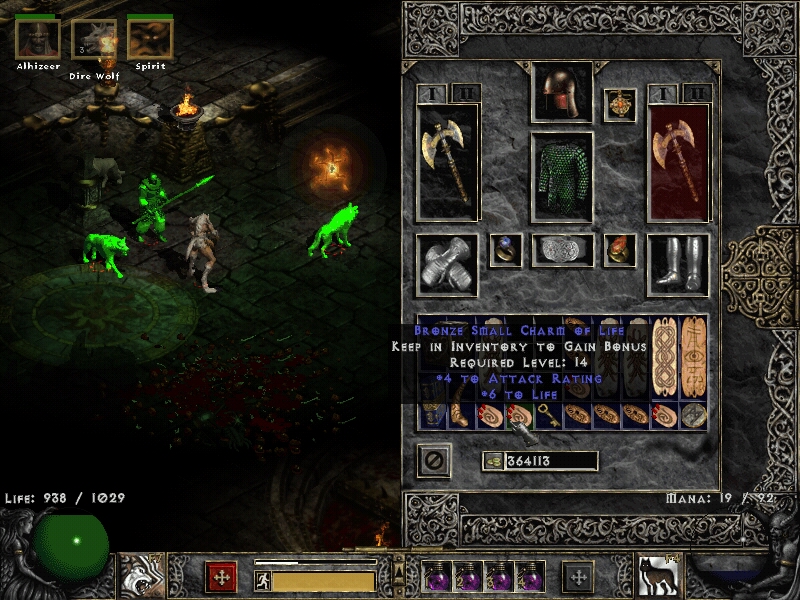Screen dimensions: 800x600
Task: Open the character stats via red cross button
Action: tap(221, 576)
